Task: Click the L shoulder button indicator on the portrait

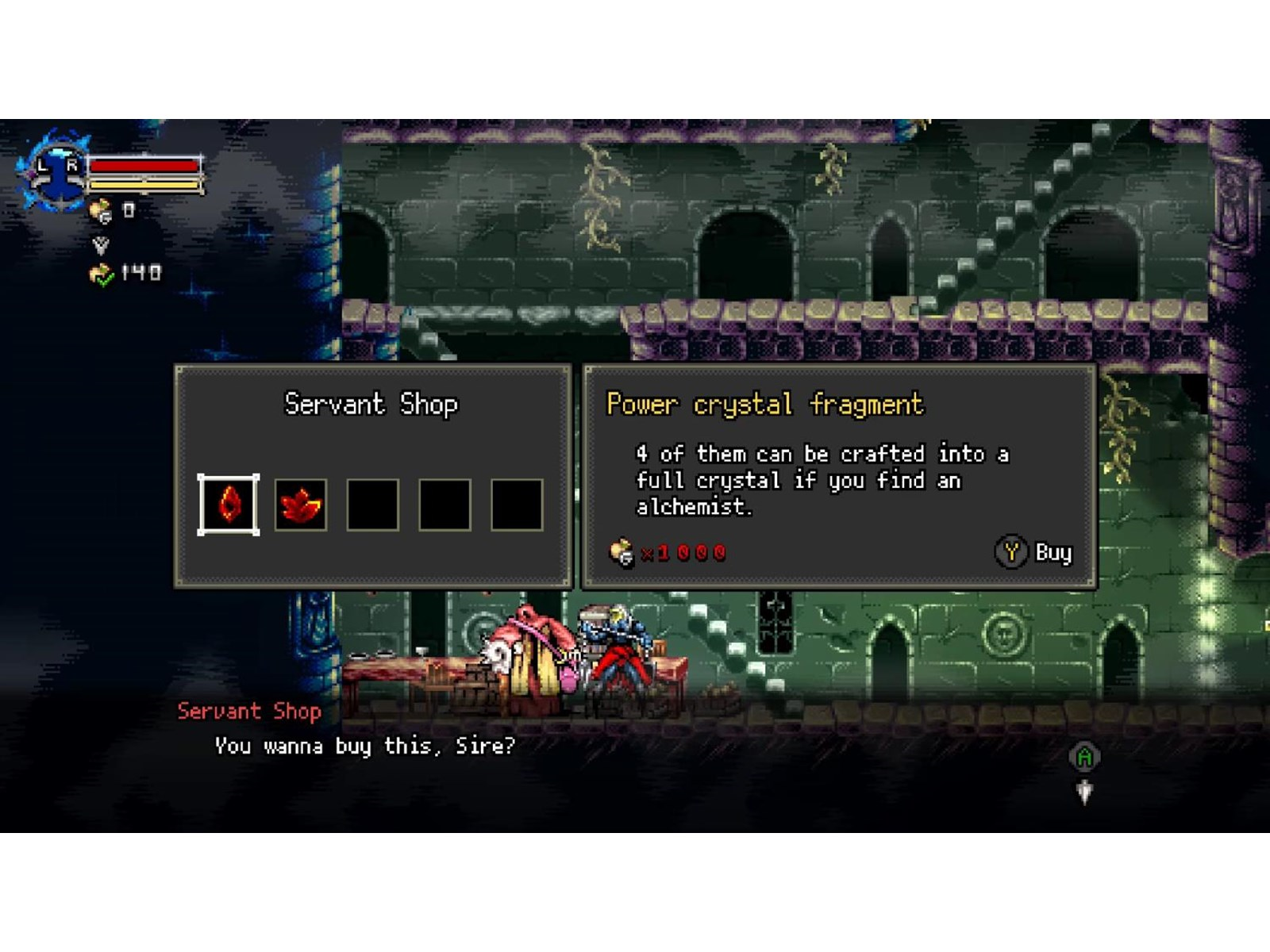Action: [42, 165]
